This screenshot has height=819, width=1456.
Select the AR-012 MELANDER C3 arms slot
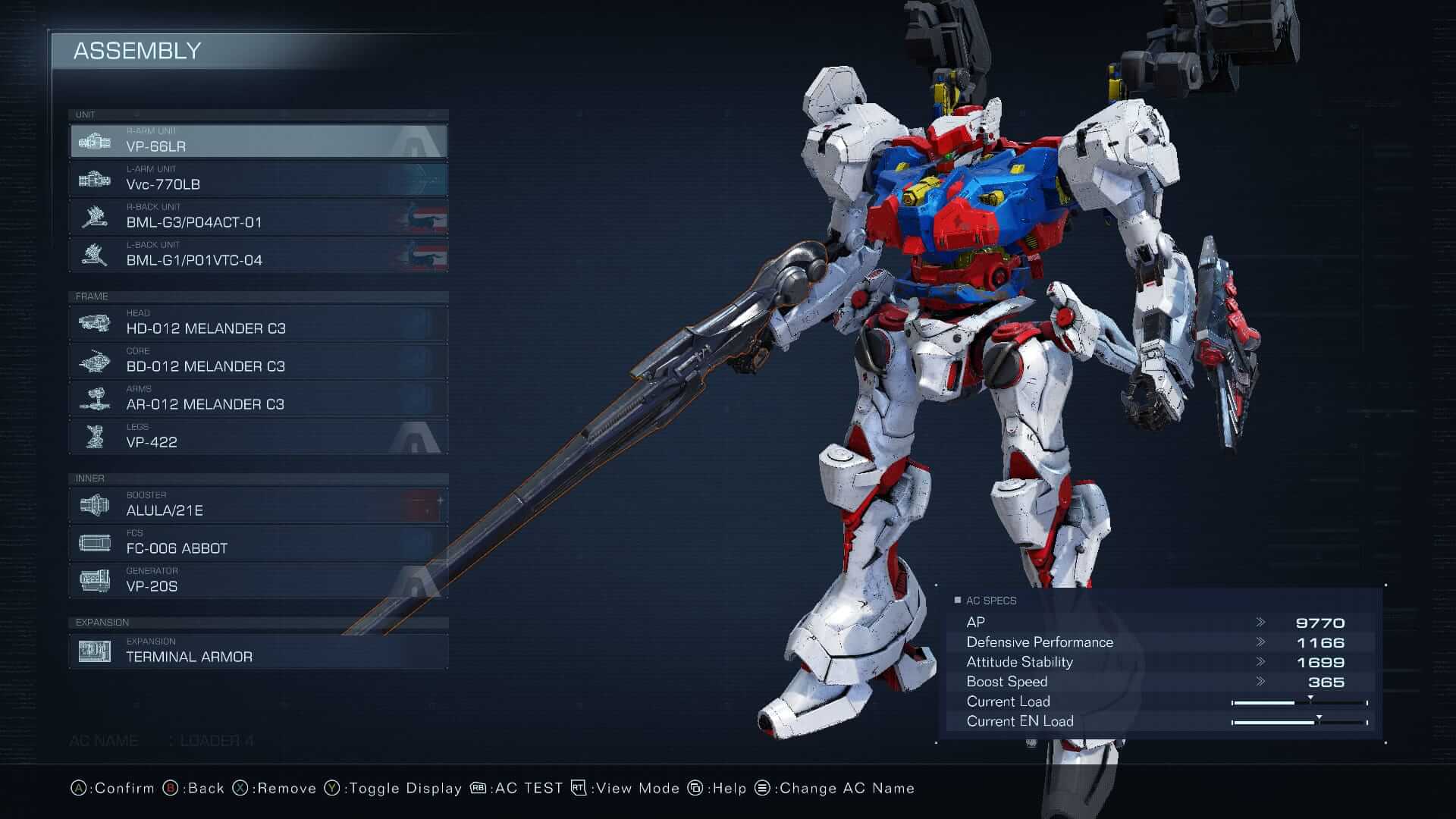(x=258, y=400)
